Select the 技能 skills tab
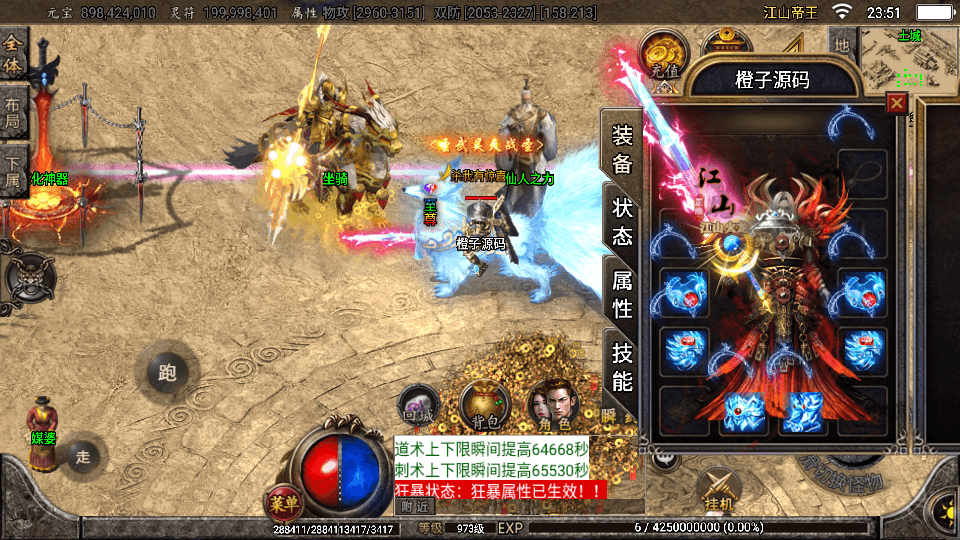Screen dimensions: 960x540 622,365
